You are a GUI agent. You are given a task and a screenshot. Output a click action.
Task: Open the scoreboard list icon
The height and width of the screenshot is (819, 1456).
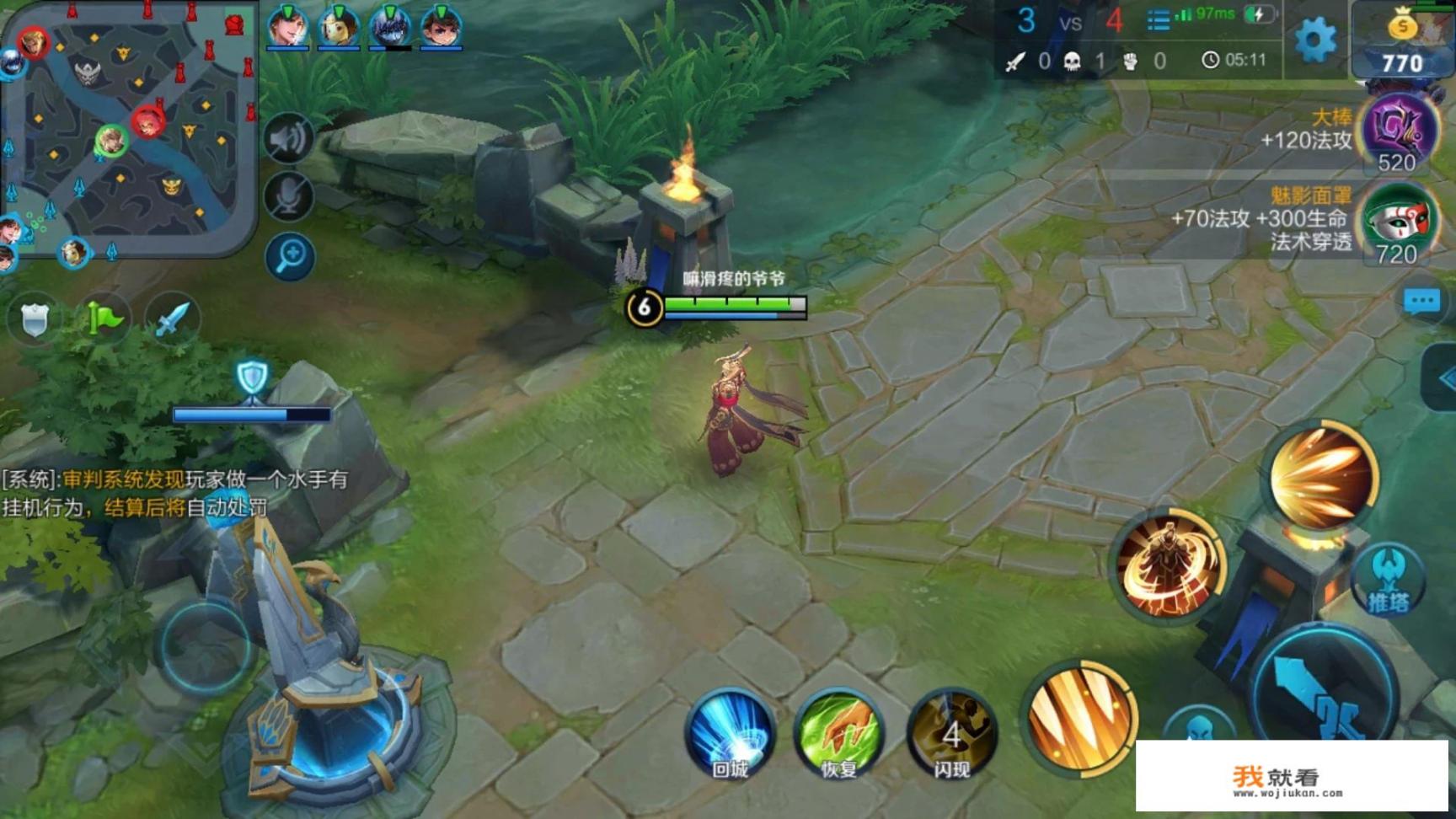[x=1159, y=20]
